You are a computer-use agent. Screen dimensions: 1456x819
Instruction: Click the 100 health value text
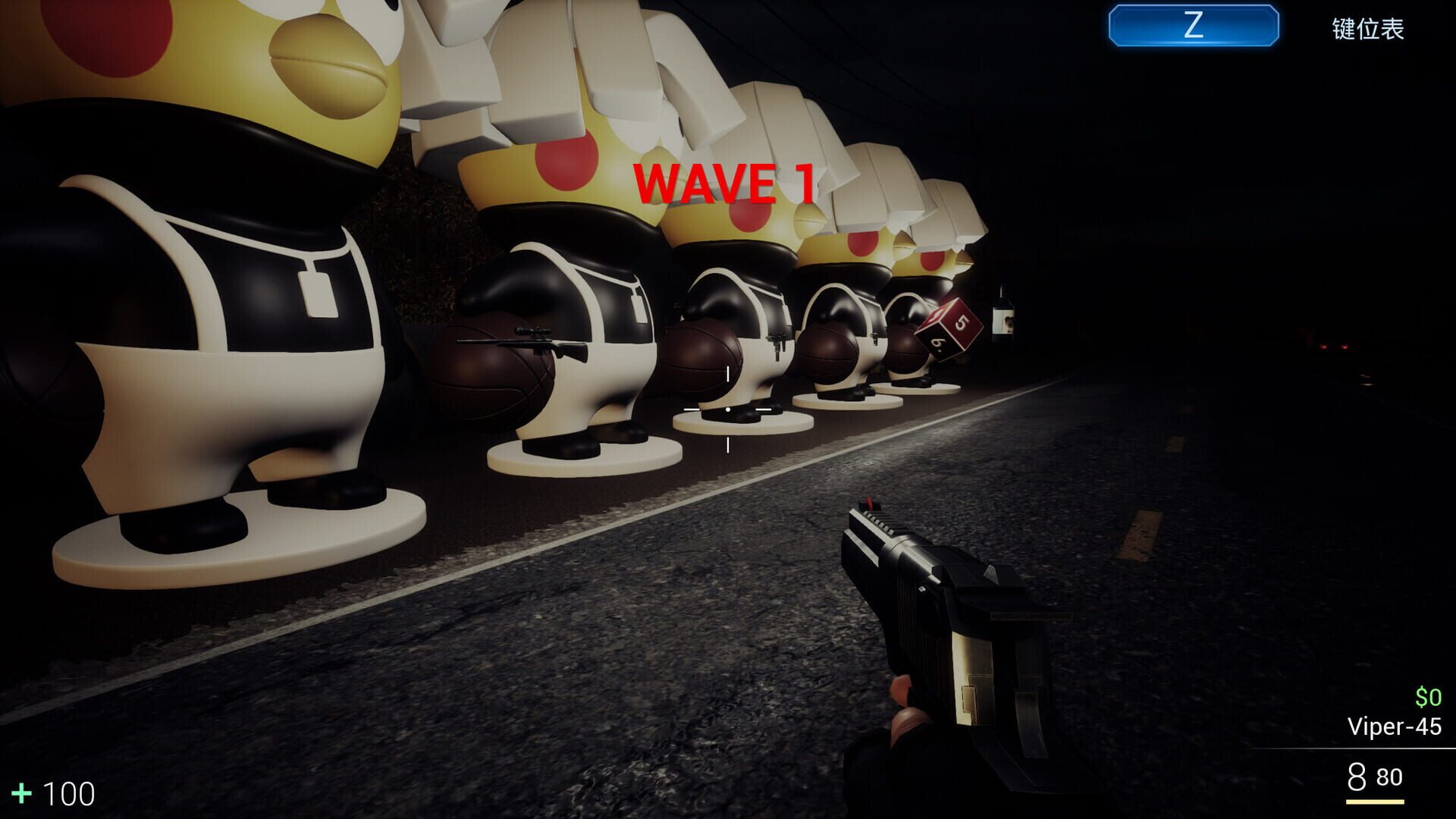pyautogui.click(x=67, y=794)
